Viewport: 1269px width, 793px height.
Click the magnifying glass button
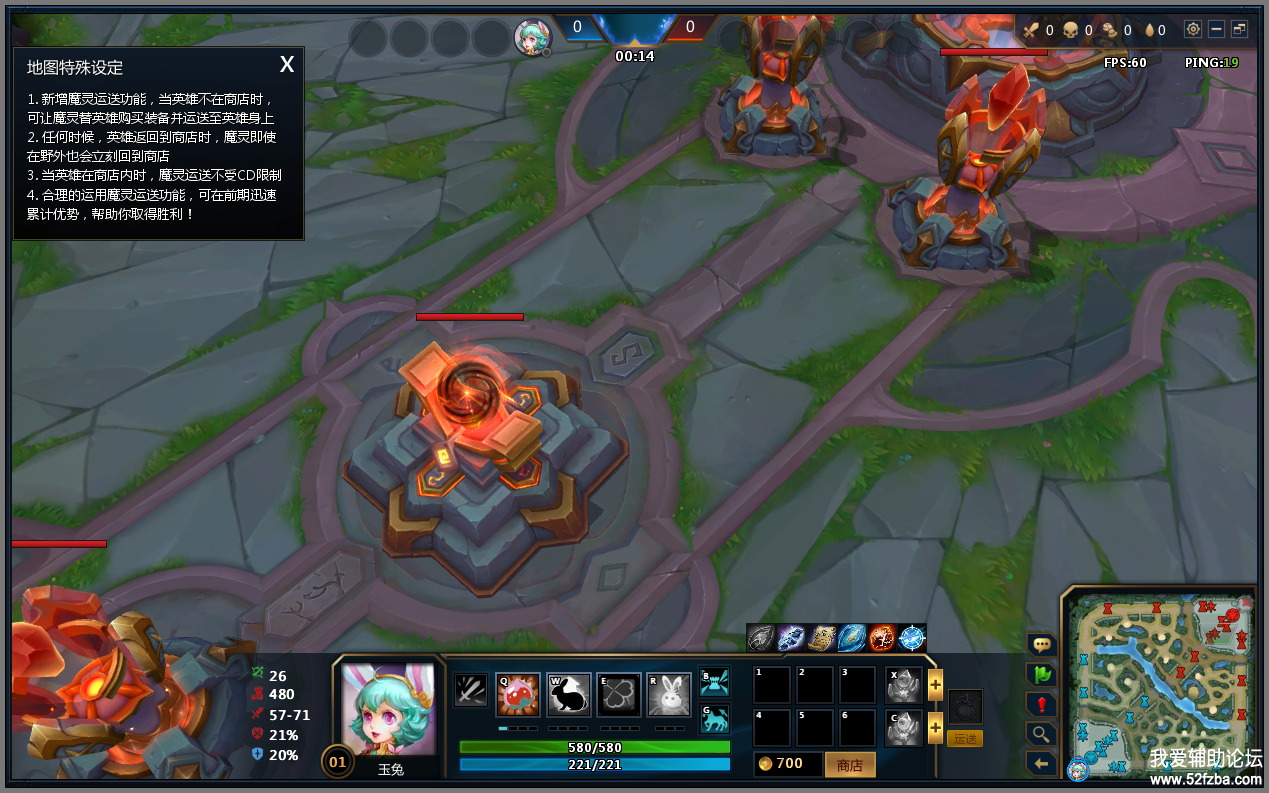pos(1041,734)
